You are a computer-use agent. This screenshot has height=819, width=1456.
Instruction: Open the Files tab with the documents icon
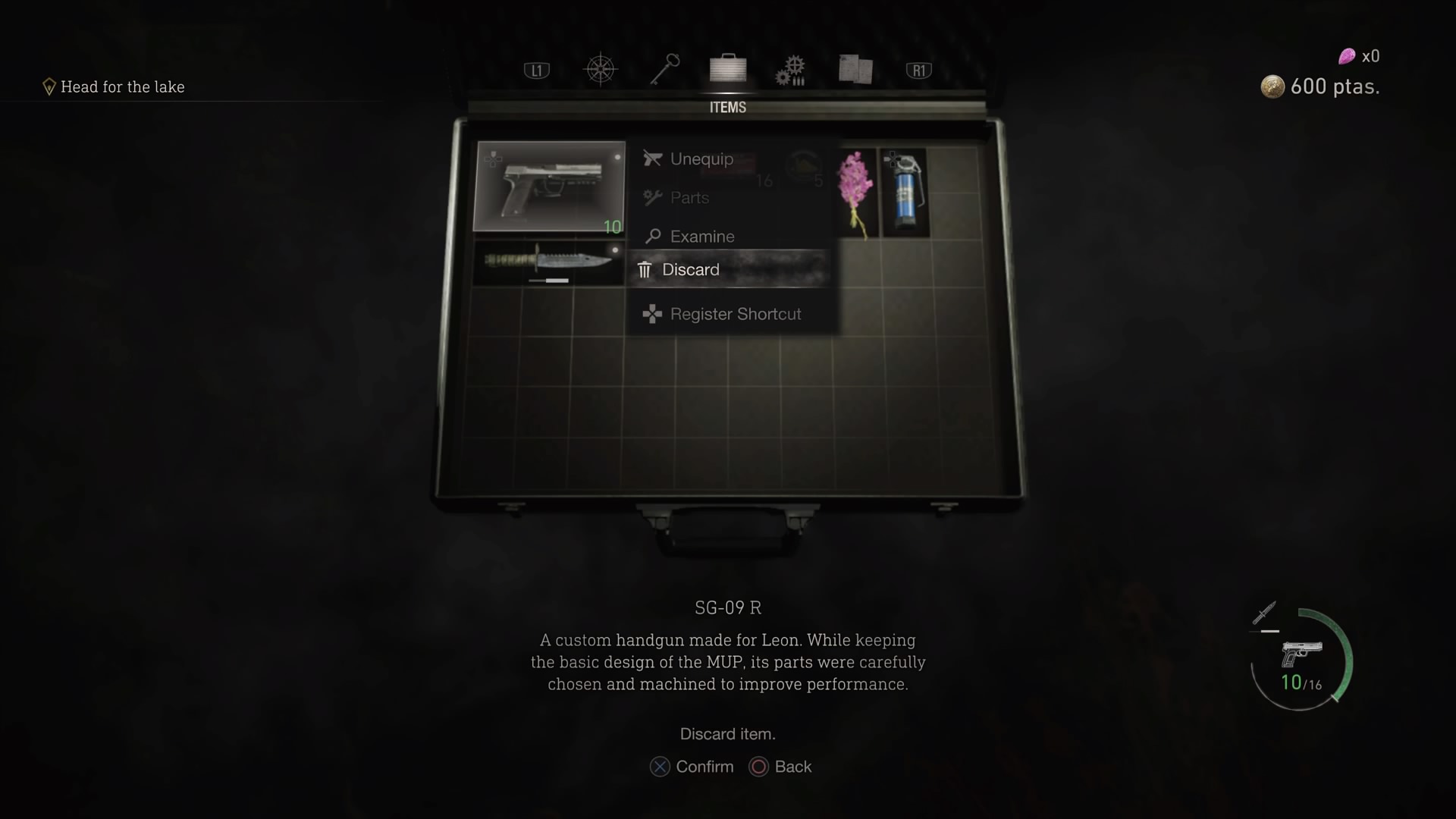click(855, 69)
